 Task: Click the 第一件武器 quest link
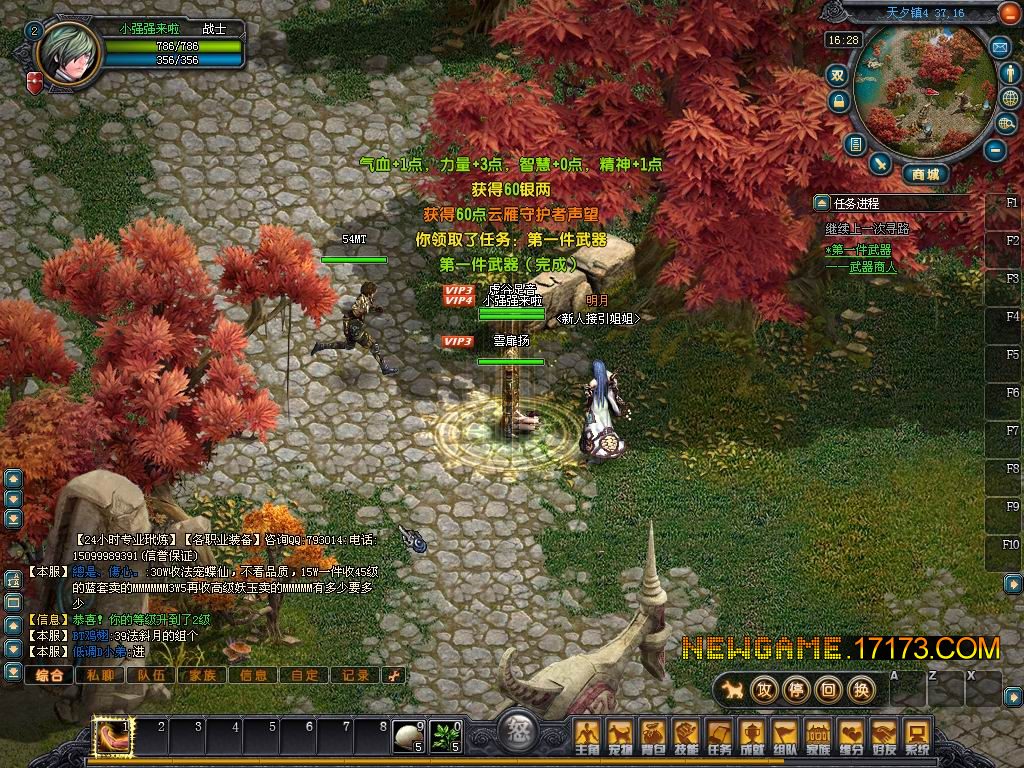862,250
